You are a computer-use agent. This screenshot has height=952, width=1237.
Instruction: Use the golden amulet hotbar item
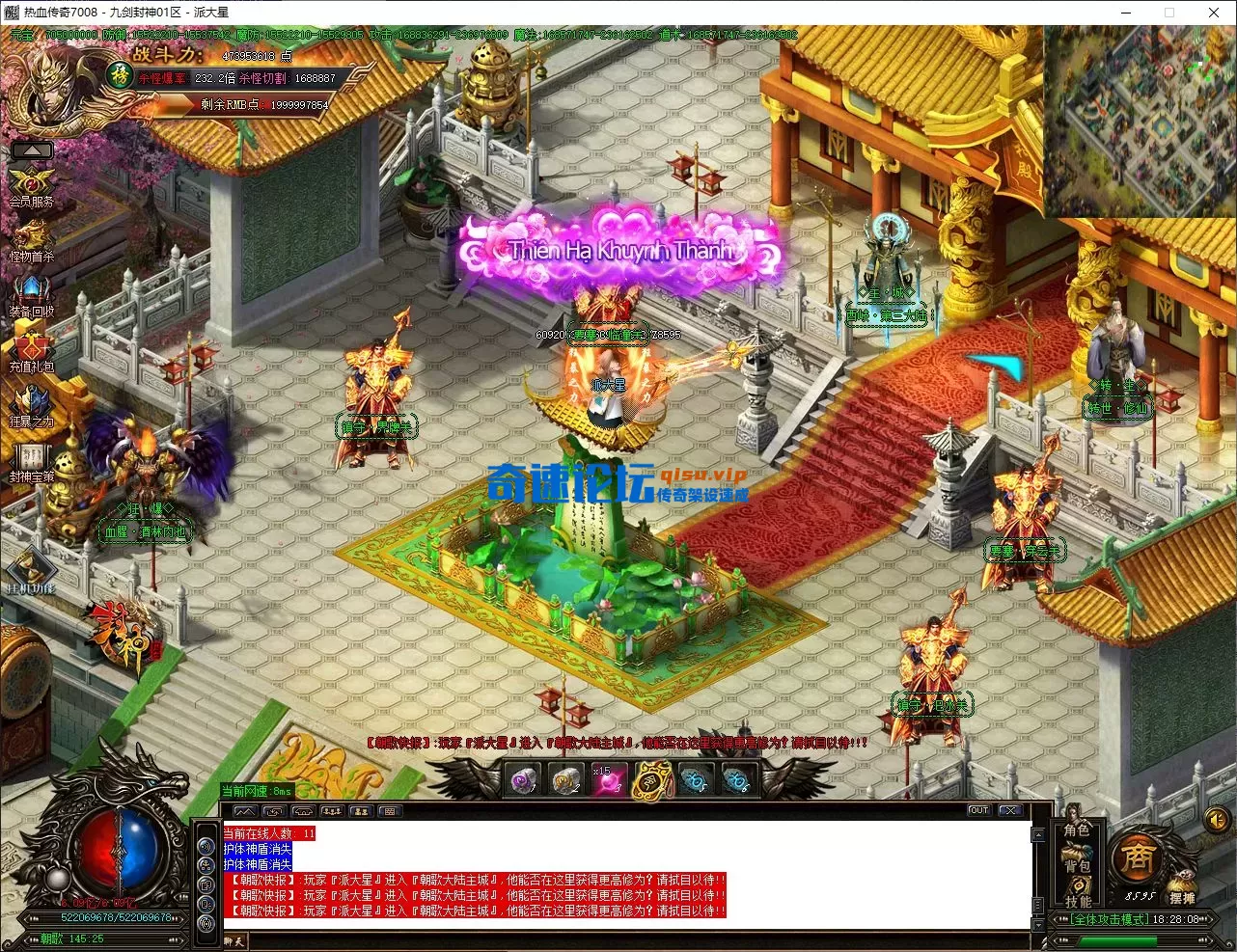tap(651, 780)
